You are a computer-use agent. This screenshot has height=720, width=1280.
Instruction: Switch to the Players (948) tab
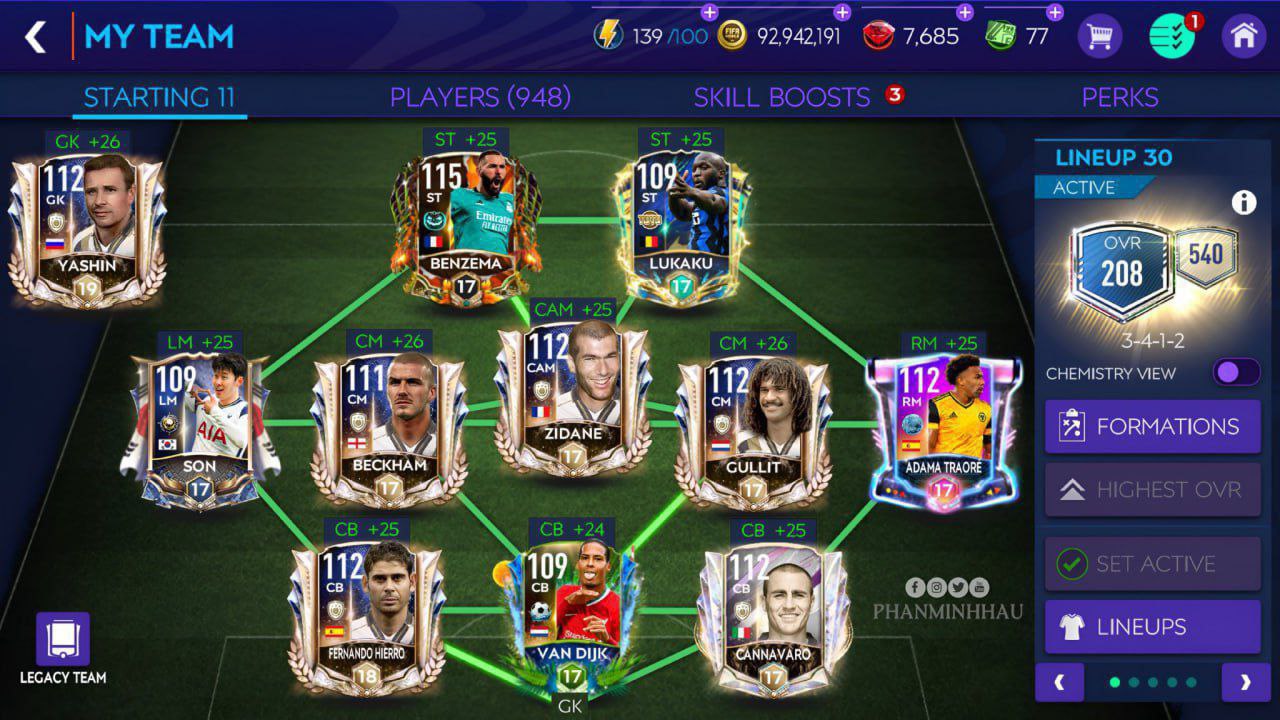click(x=480, y=97)
